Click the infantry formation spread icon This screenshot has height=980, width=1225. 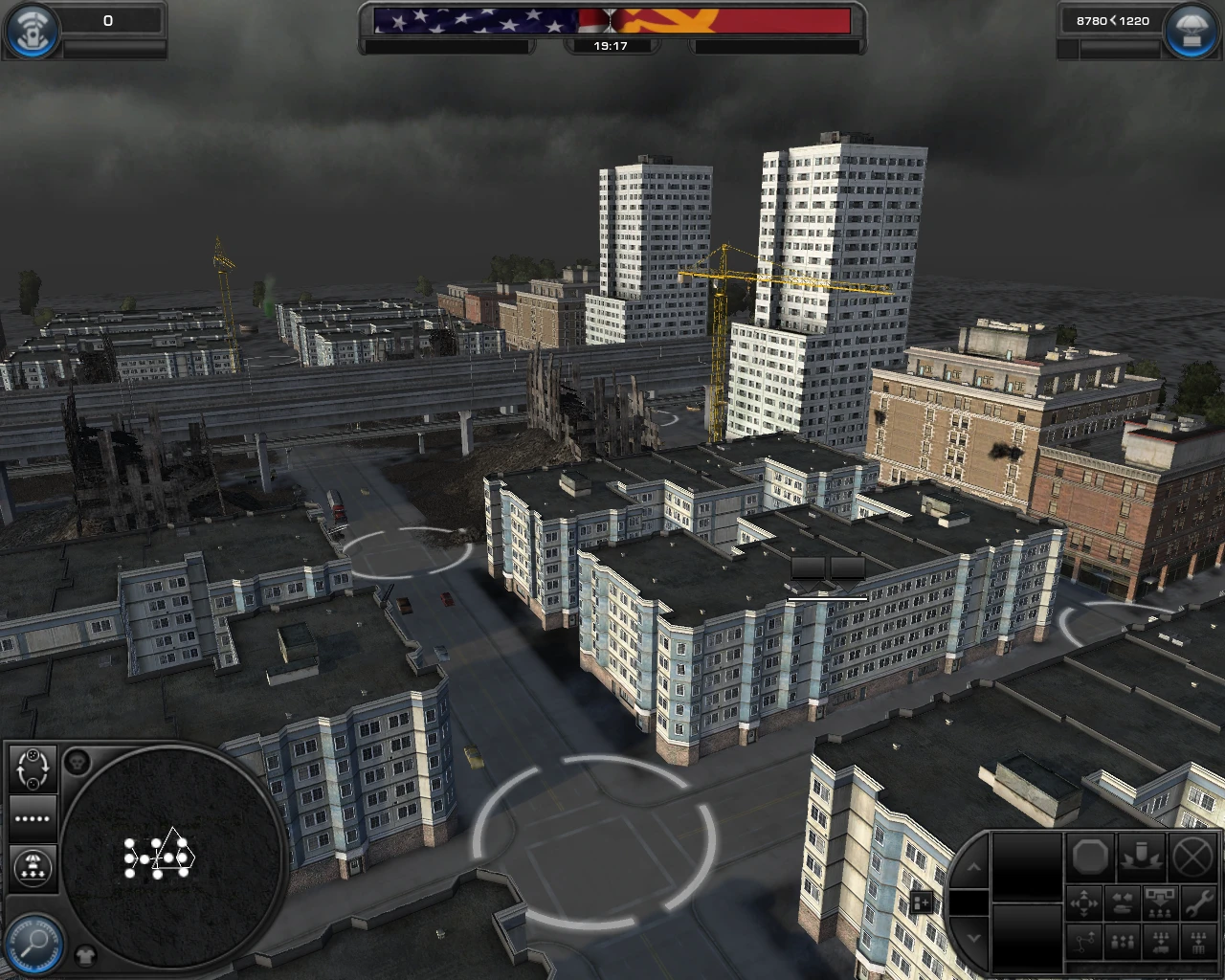1122,941
